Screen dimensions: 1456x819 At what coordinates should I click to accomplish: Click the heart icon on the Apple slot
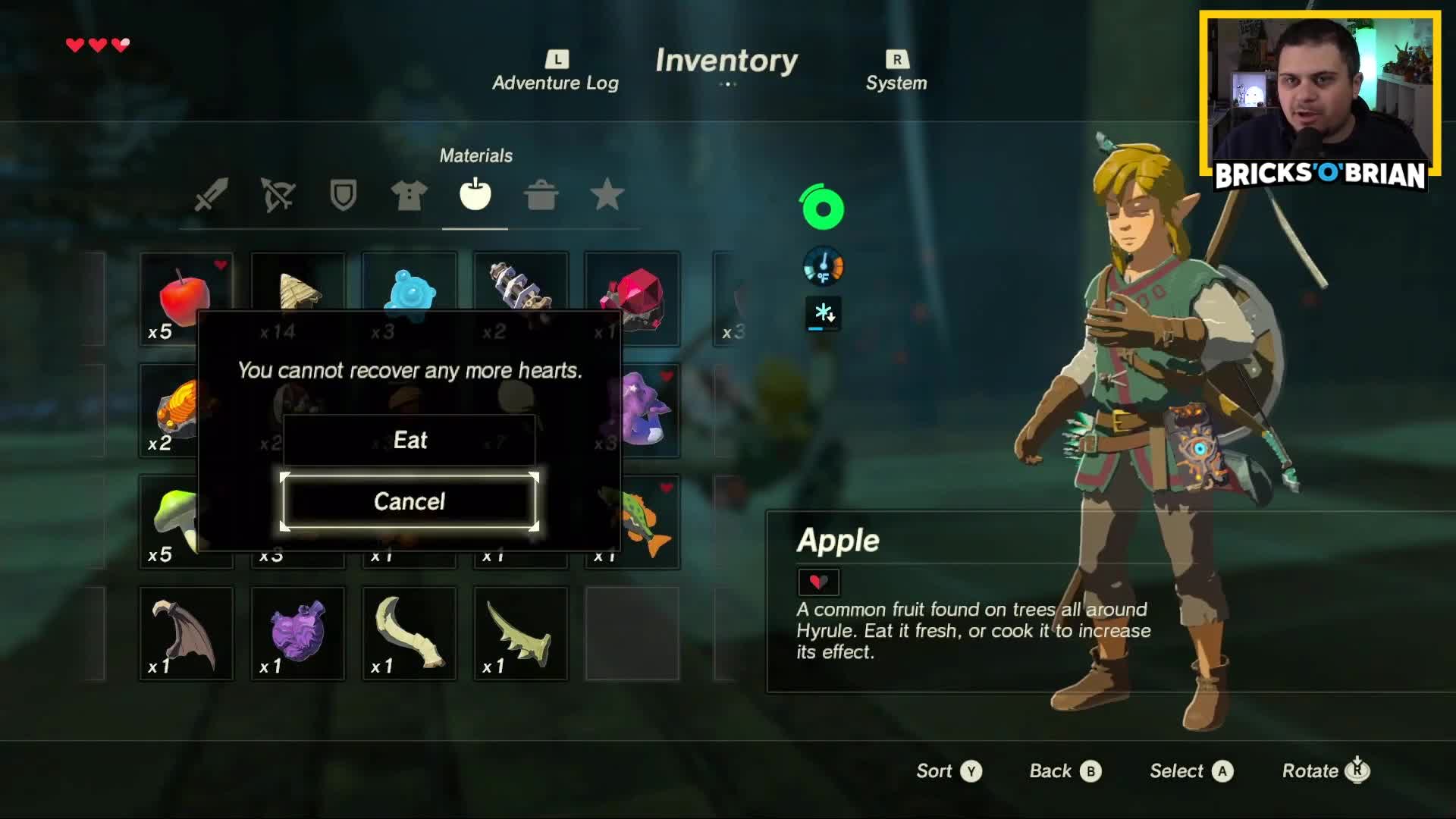coord(219,265)
